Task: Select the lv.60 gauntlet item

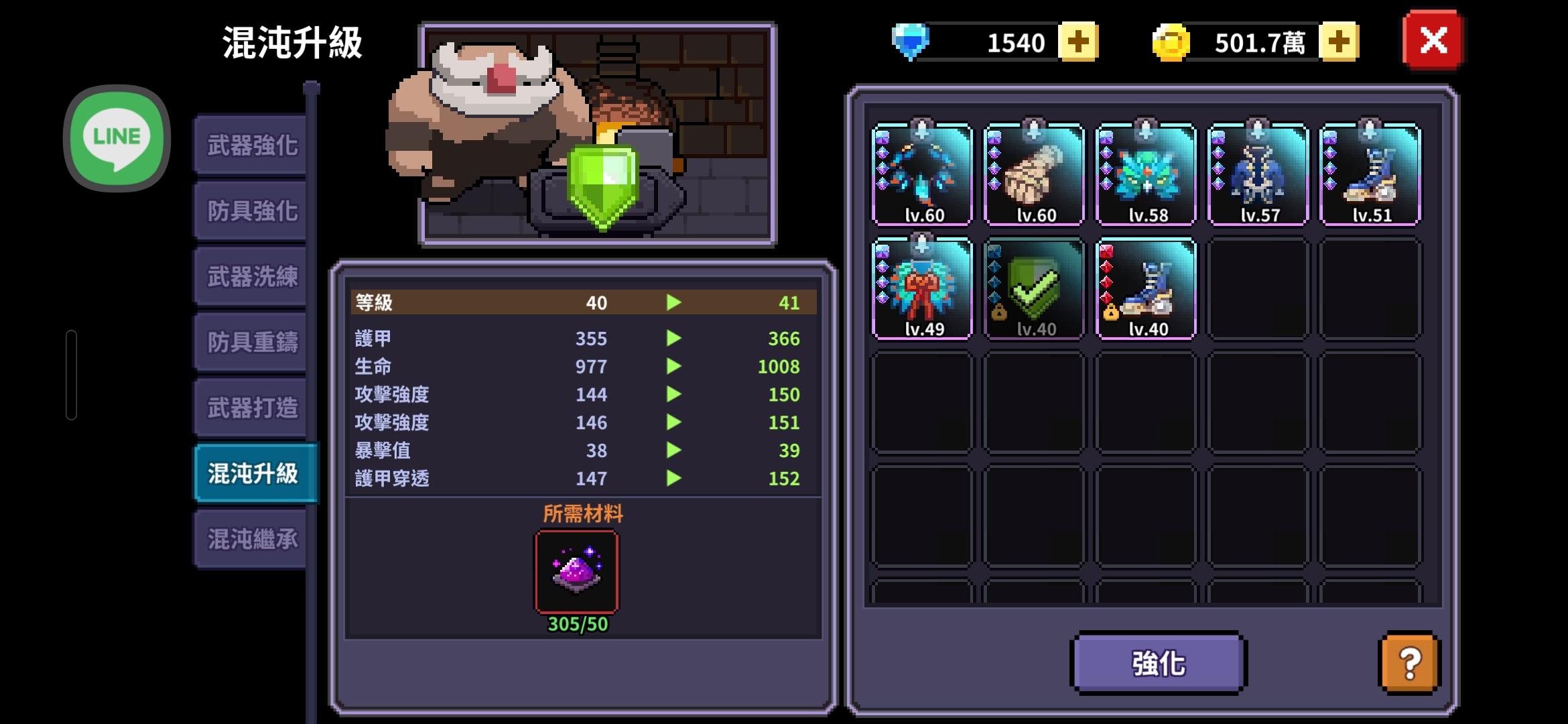Action: pyautogui.click(x=1033, y=174)
